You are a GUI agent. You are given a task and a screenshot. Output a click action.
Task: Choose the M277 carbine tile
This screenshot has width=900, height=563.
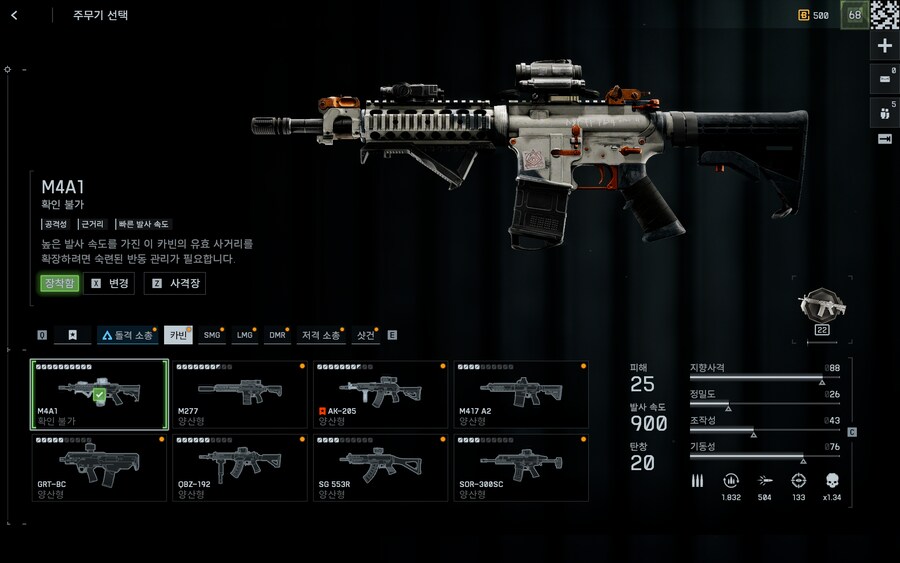pos(239,394)
